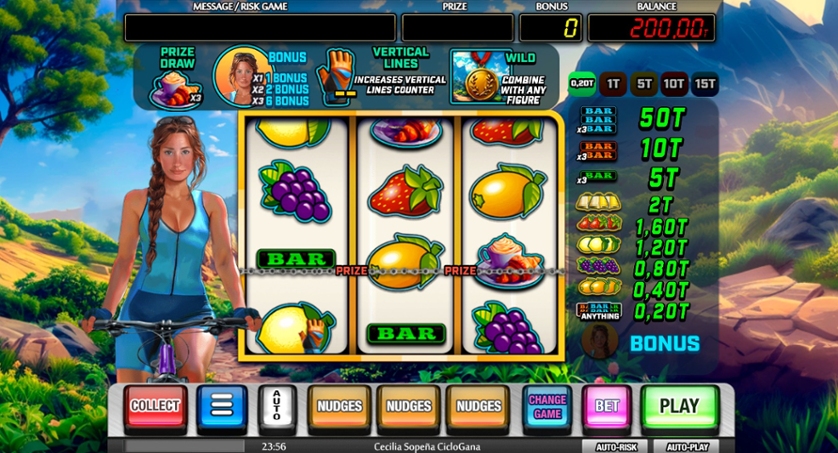
Task: Choose the 15T bet chip
Action: tap(705, 85)
